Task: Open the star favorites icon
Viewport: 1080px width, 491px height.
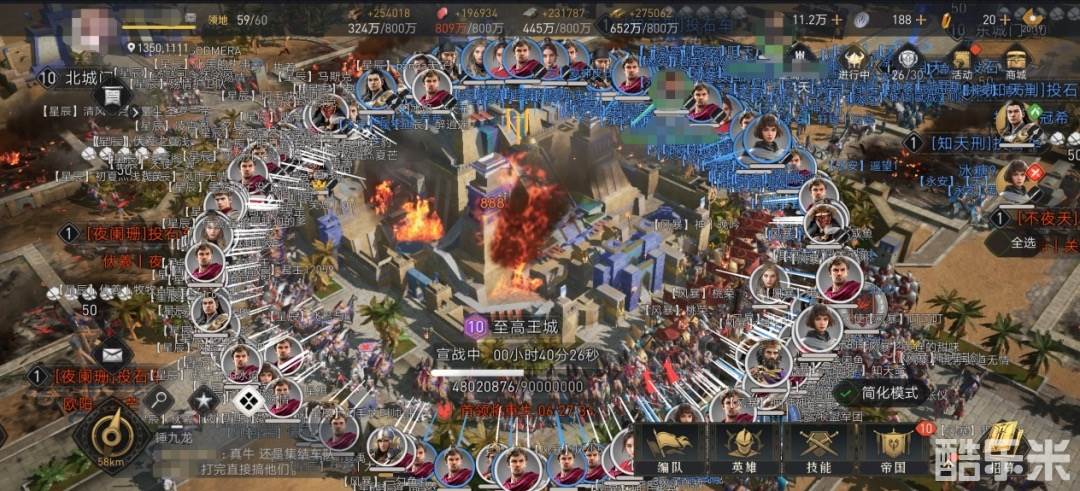Action: pyautogui.click(x=203, y=401)
